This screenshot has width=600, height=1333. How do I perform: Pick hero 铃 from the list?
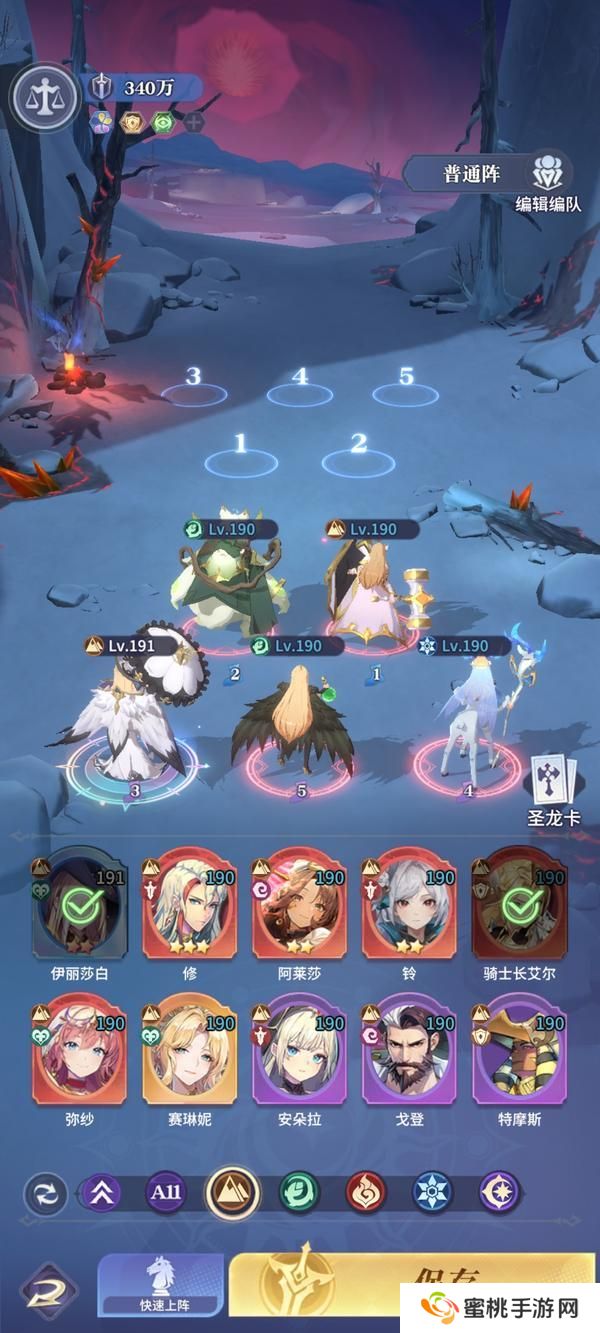pyautogui.click(x=407, y=905)
